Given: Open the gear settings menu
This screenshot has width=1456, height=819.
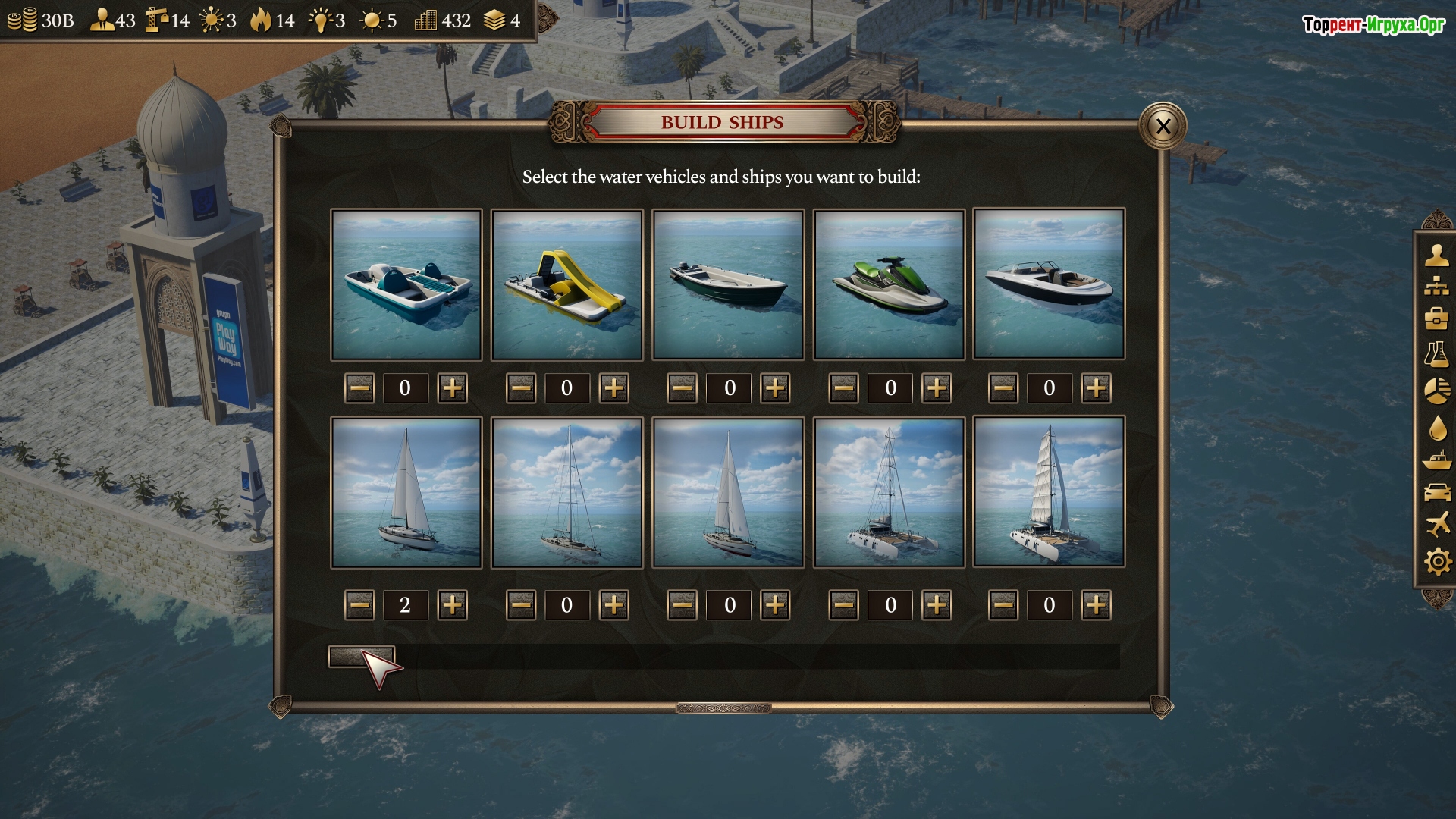Looking at the screenshot, I should (1436, 562).
